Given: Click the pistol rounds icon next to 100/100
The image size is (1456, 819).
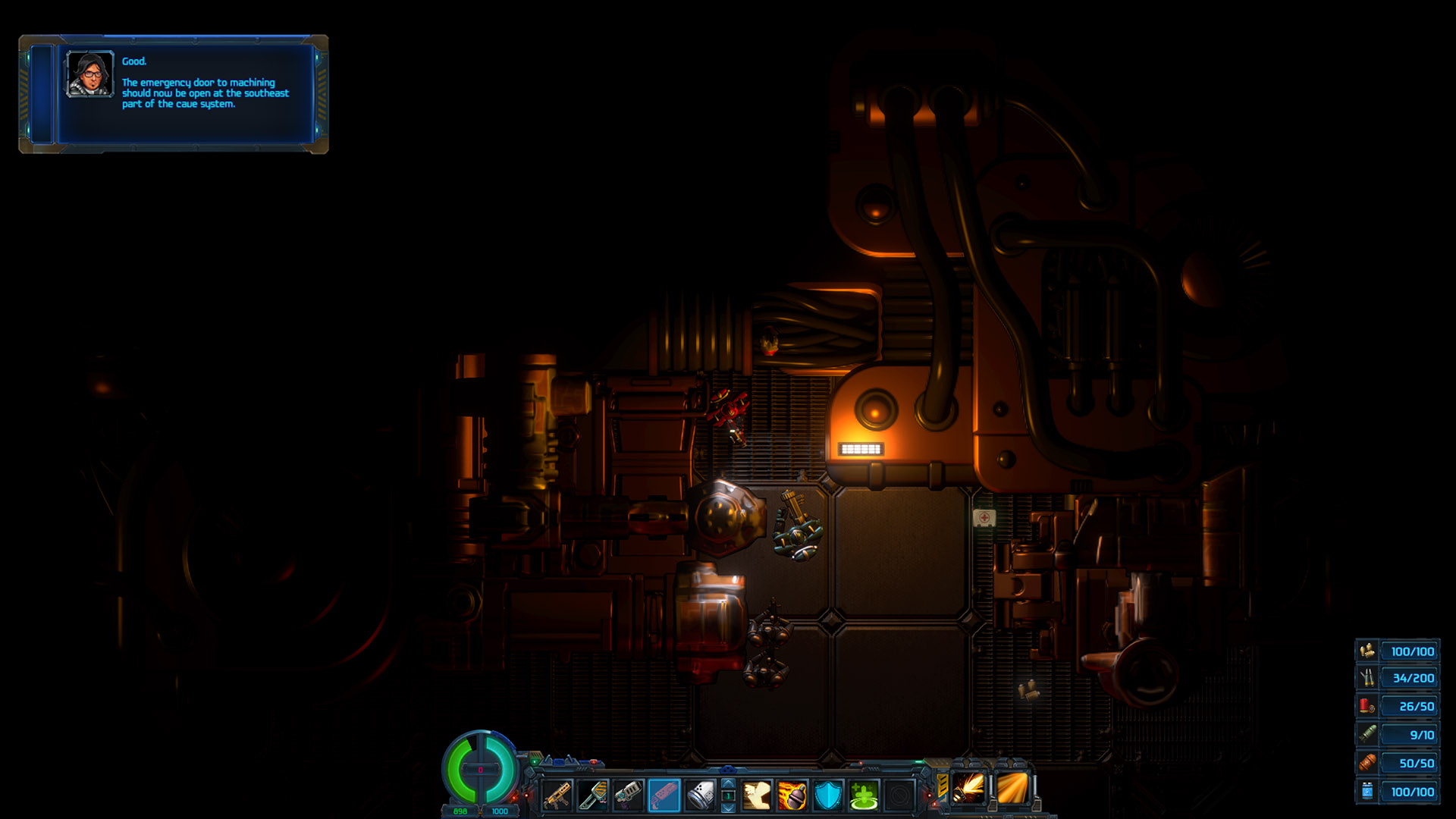Looking at the screenshot, I should [x=1367, y=651].
